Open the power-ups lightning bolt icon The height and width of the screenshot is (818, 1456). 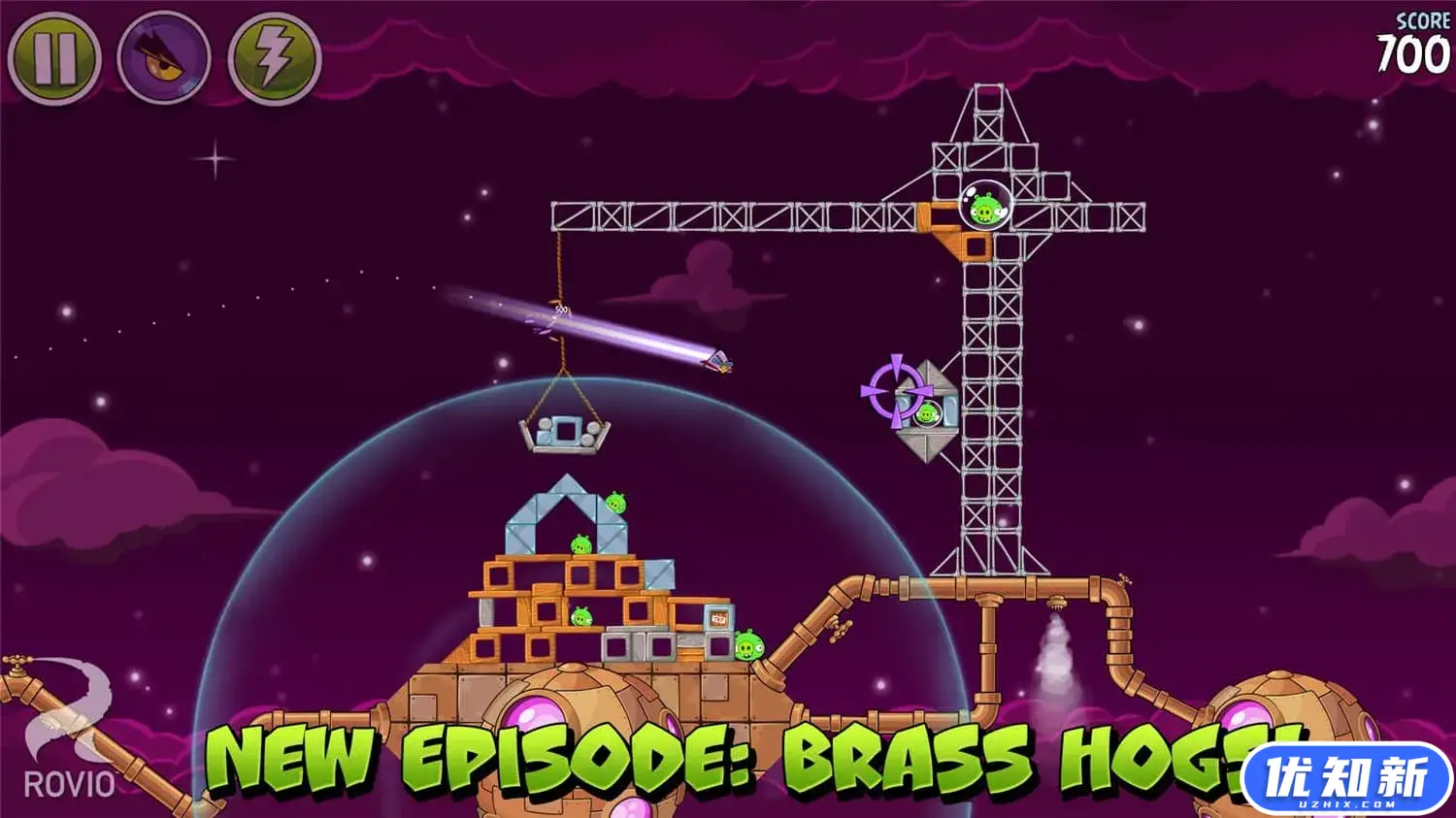274,54
